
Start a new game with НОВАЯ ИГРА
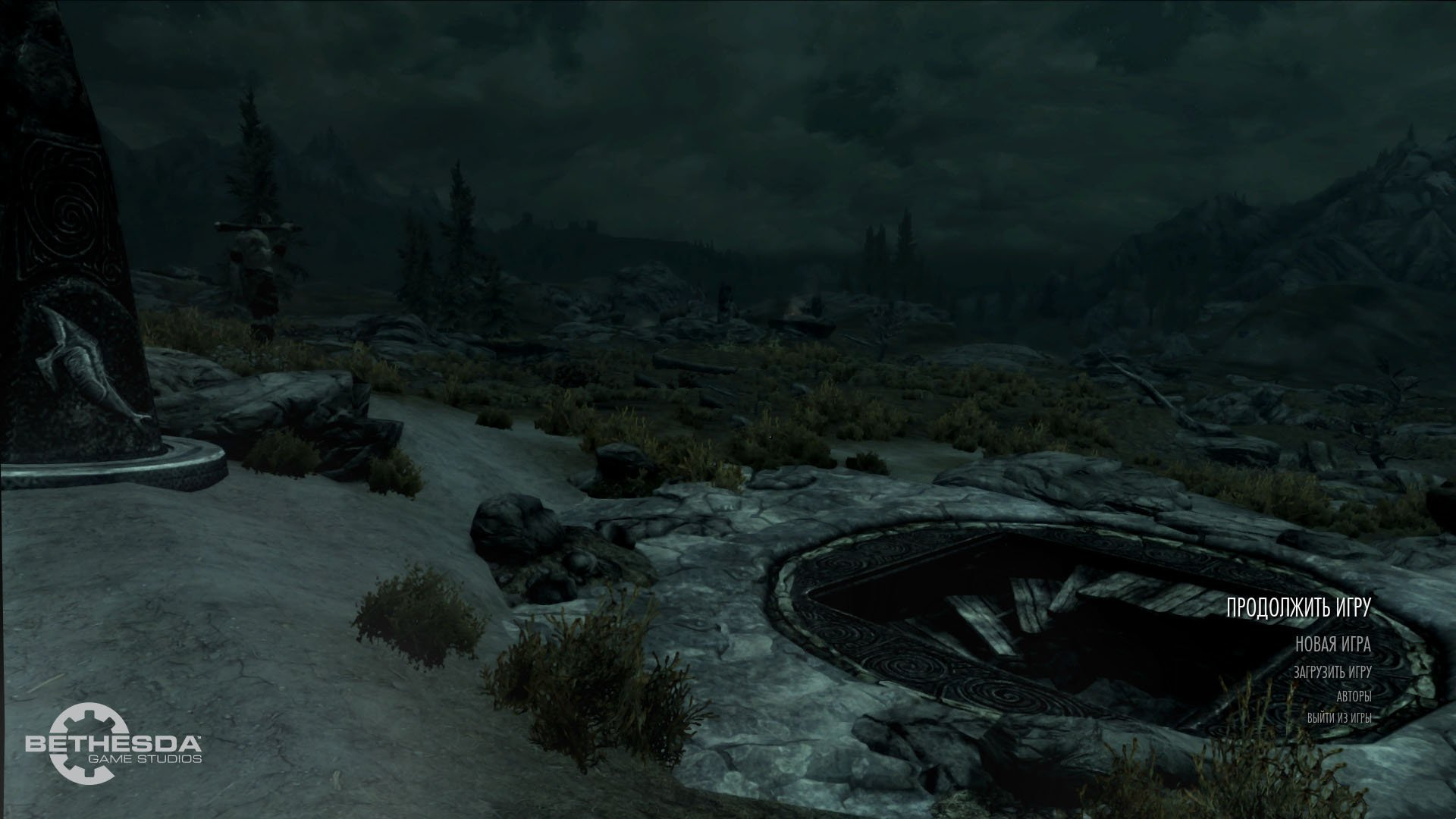click(1332, 645)
